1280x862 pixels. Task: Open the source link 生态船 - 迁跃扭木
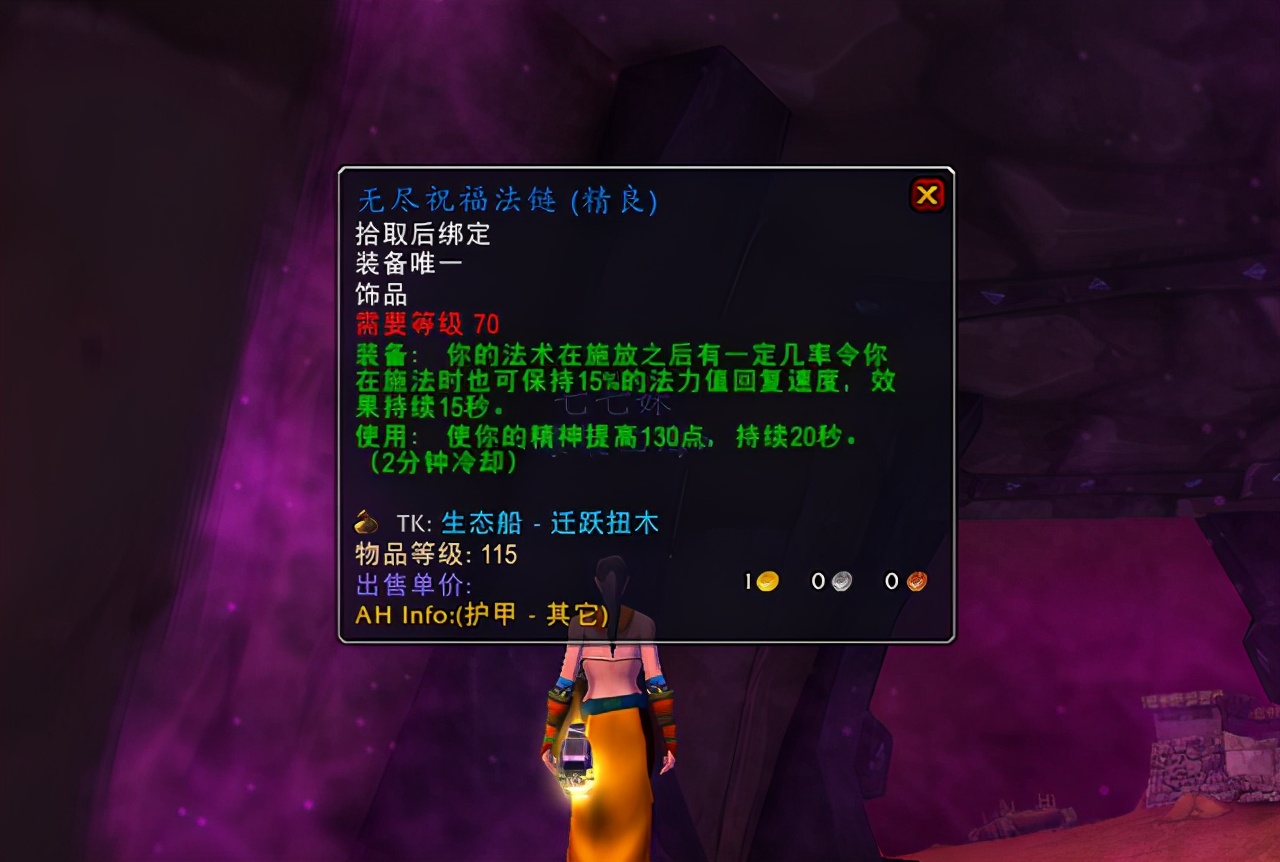pyautogui.click(x=545, y=522)
